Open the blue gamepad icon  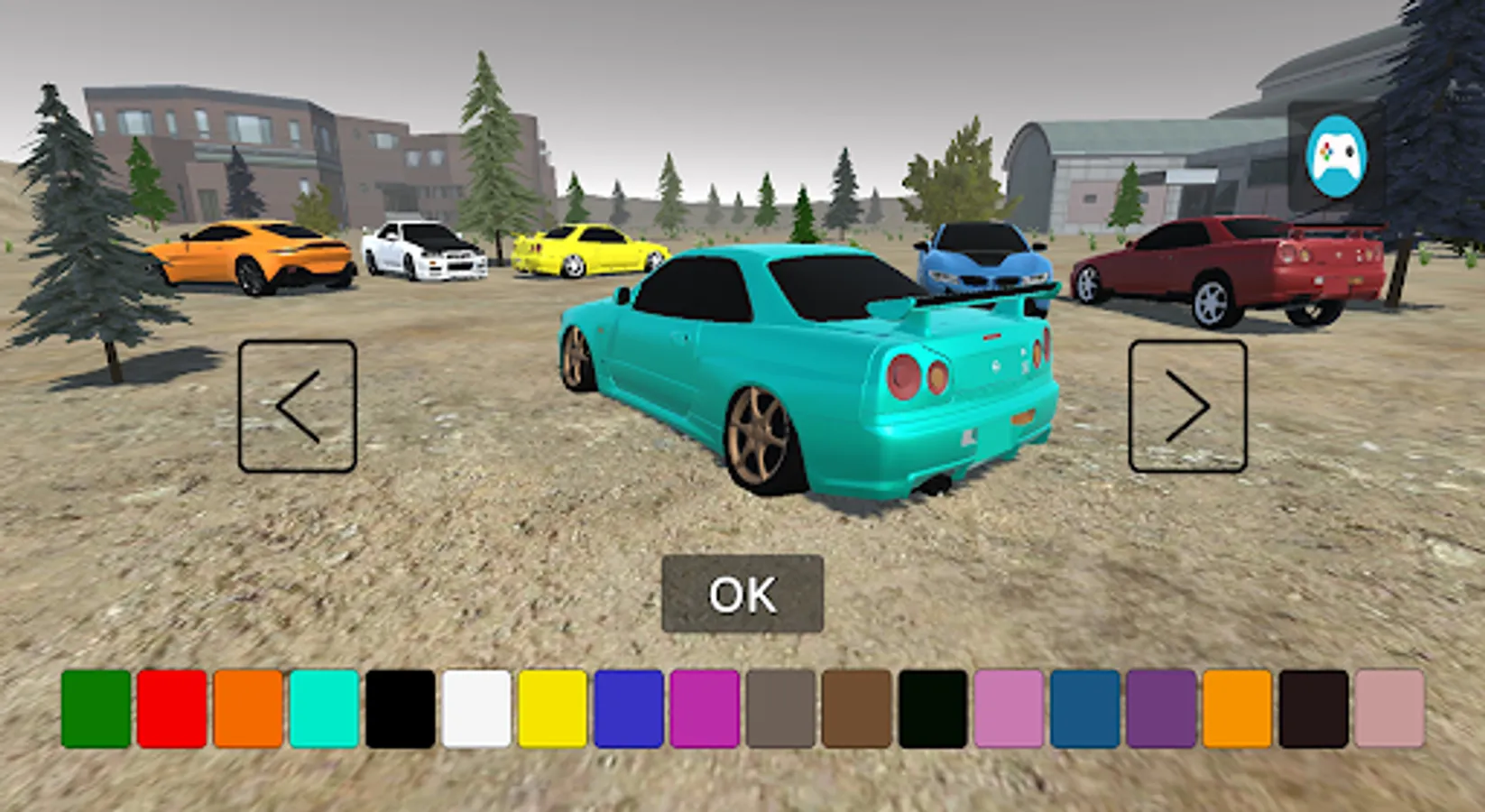pos(1336,156)
